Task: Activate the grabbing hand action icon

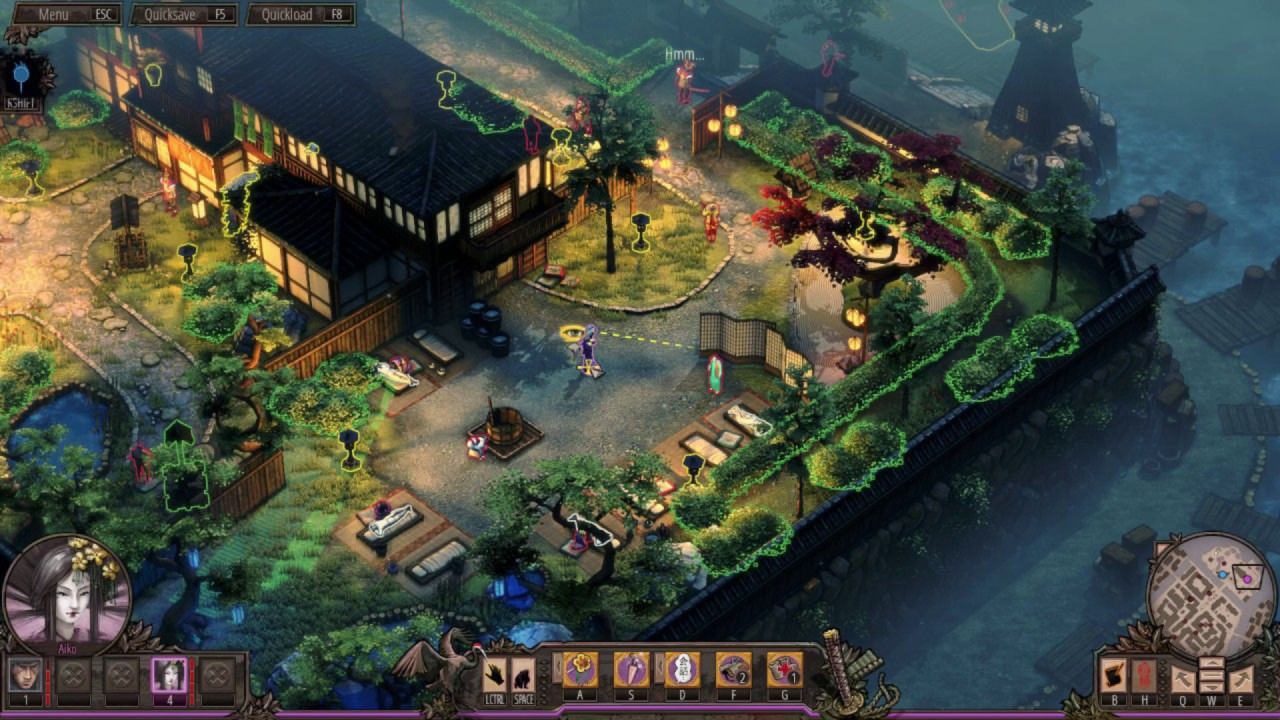Action: [494, 675]
